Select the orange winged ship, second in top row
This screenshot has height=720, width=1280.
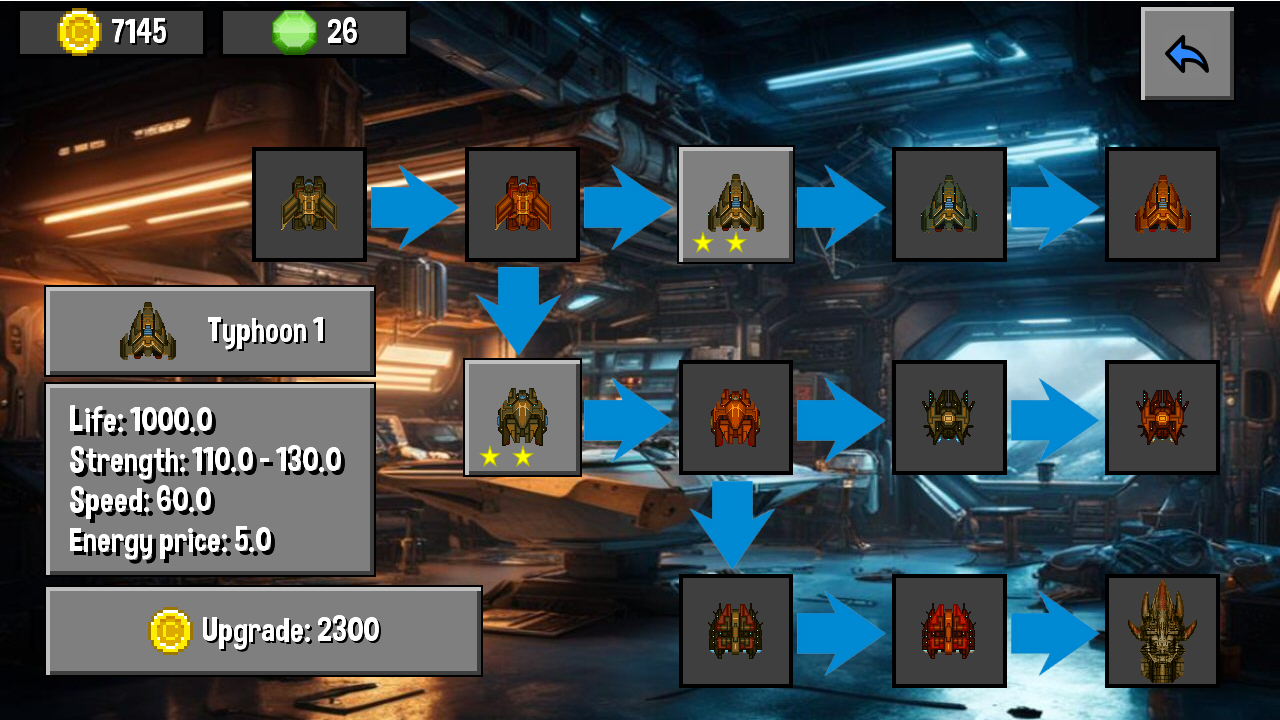click(522, 205)
